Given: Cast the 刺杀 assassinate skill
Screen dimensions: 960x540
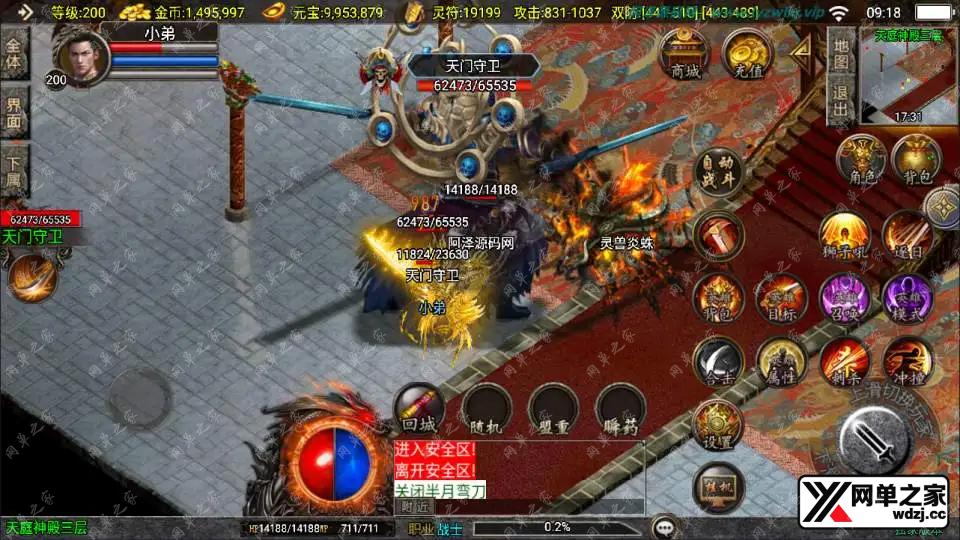Looking at the screenshot, I should (x=844, y=362).
